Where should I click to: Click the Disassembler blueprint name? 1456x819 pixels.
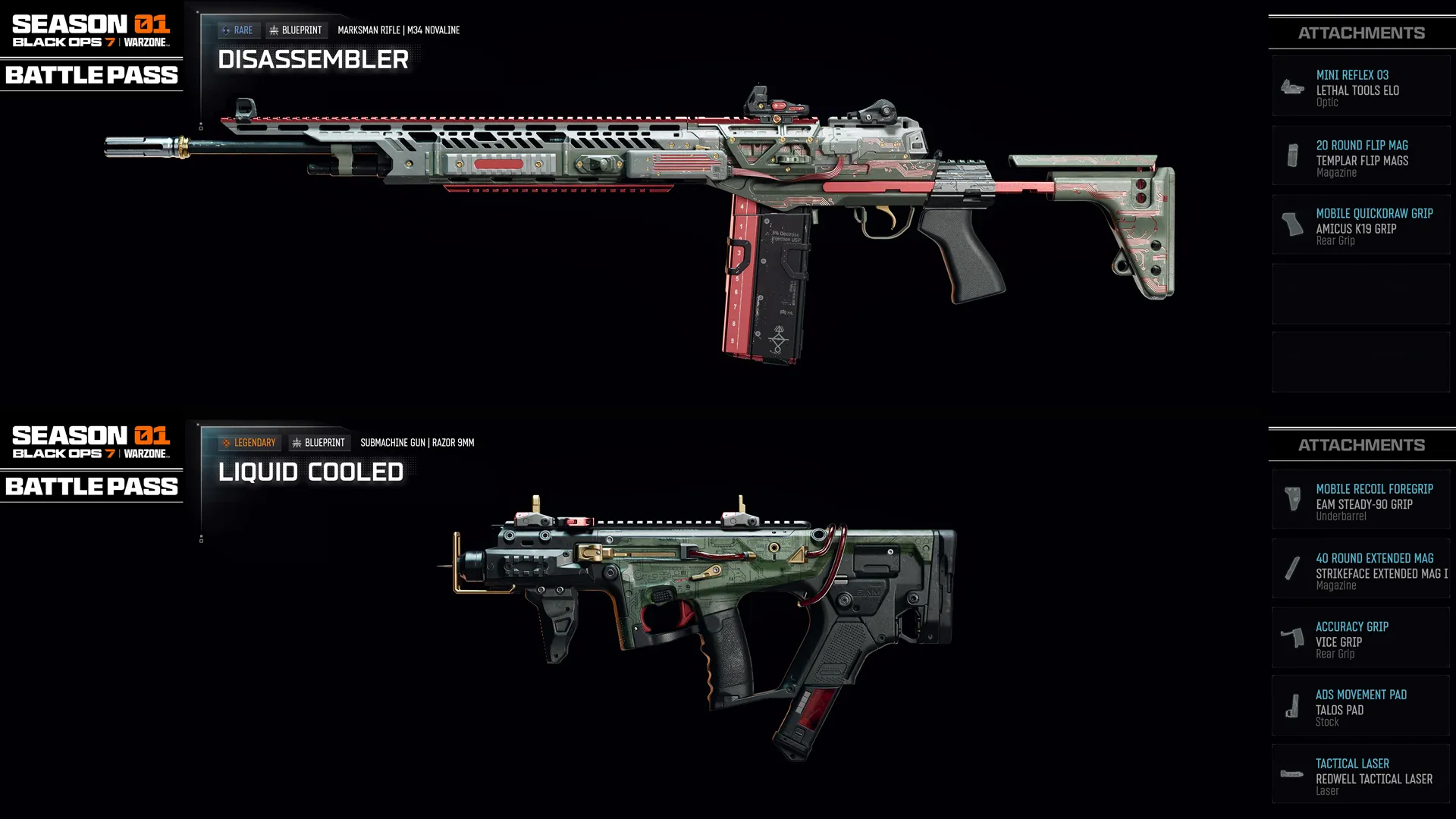click(x=312, y=59)
